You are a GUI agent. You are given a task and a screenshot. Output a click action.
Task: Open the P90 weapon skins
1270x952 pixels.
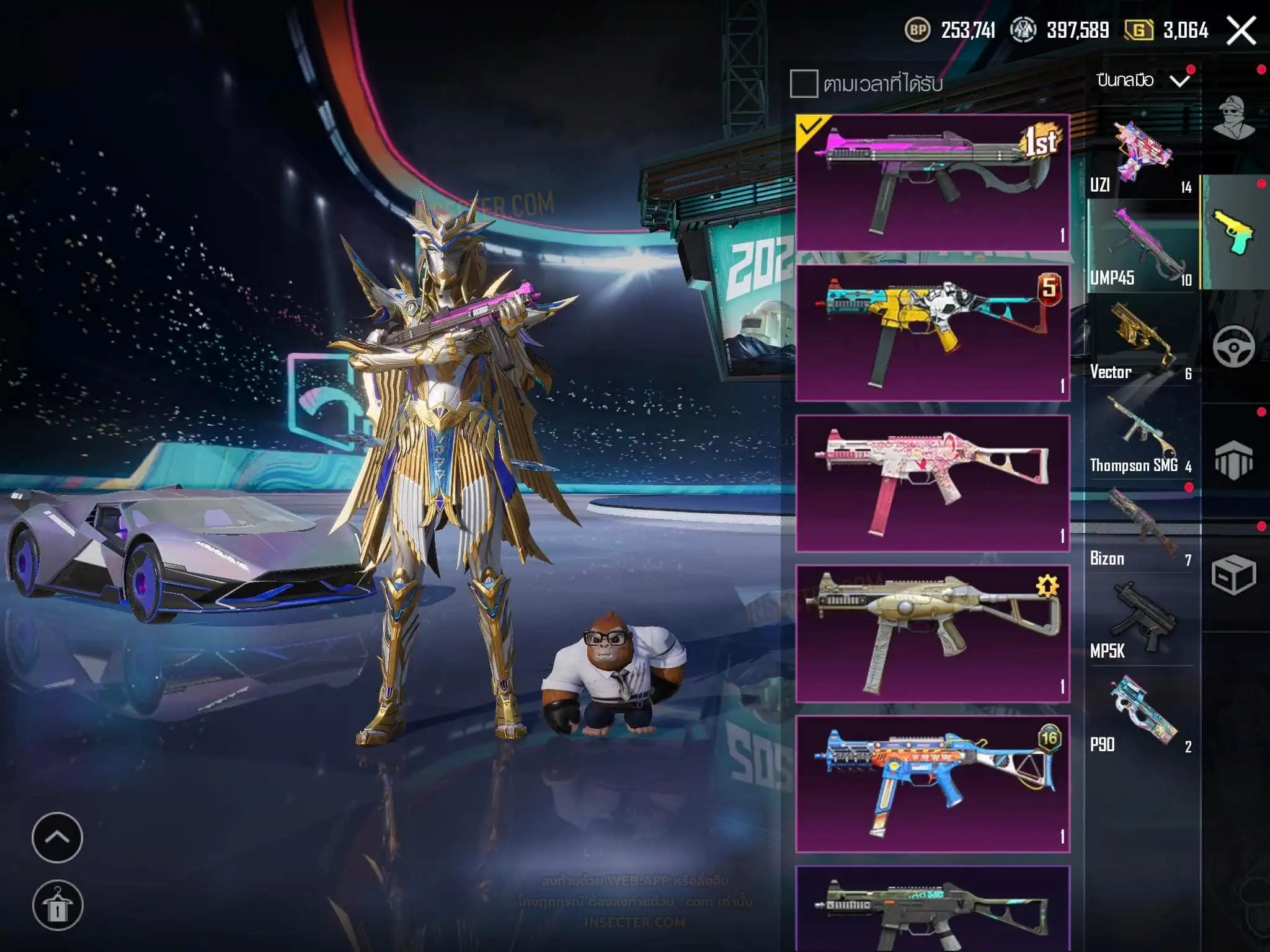click(1141, 716)
